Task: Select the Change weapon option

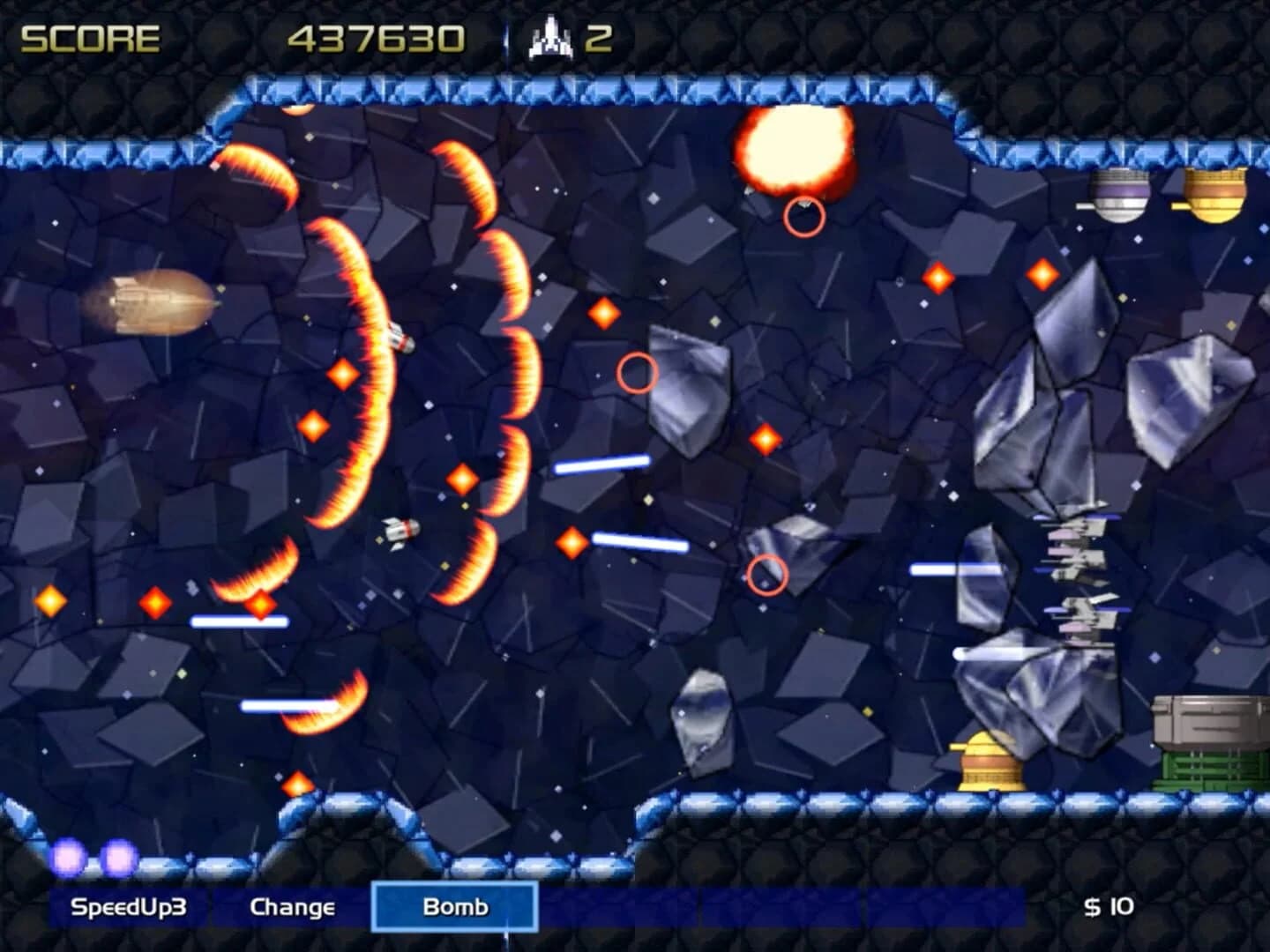Action: 294,905
